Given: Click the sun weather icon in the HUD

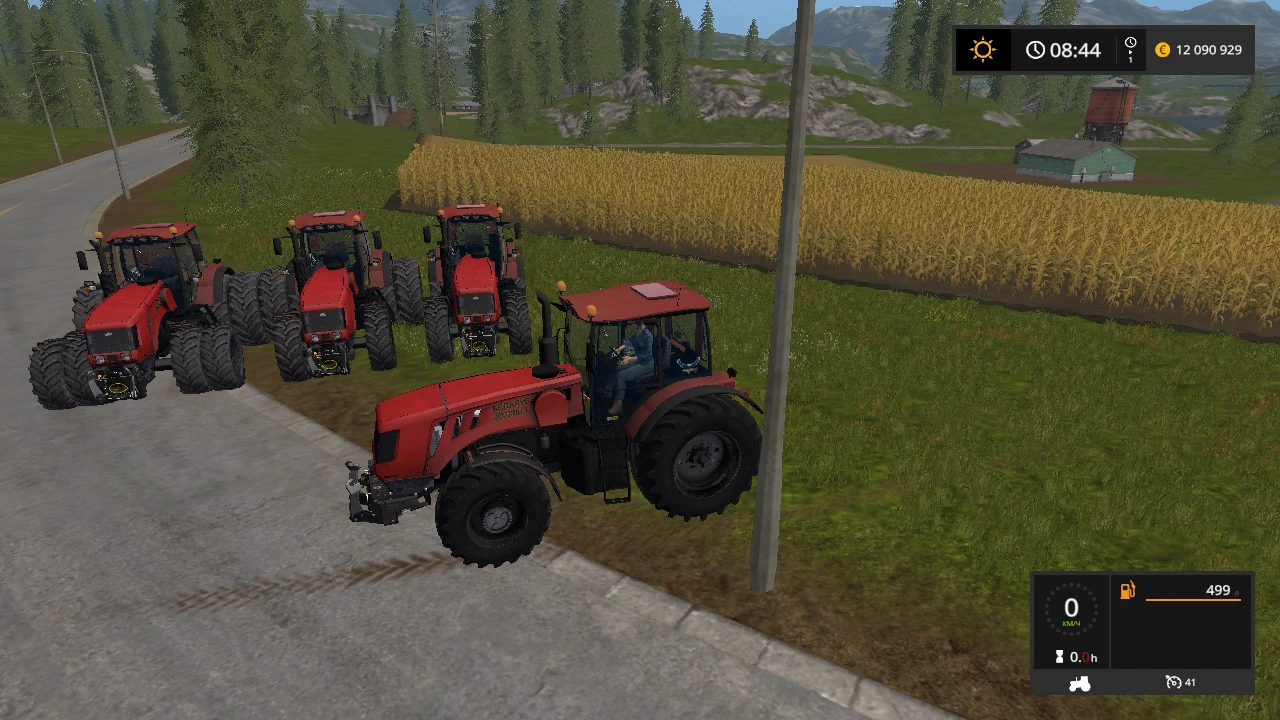Looking at the screenshot, I should click(982, 49).
